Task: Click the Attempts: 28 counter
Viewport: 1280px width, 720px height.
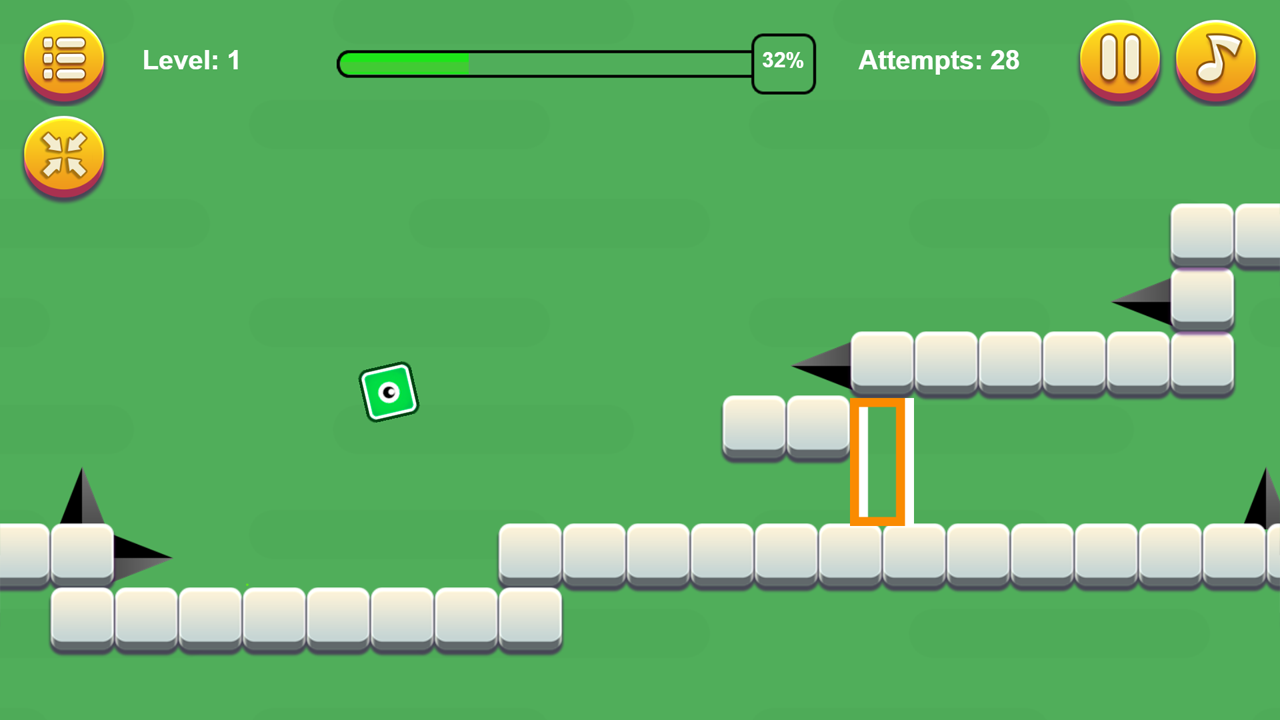Action: pos(938,60)
